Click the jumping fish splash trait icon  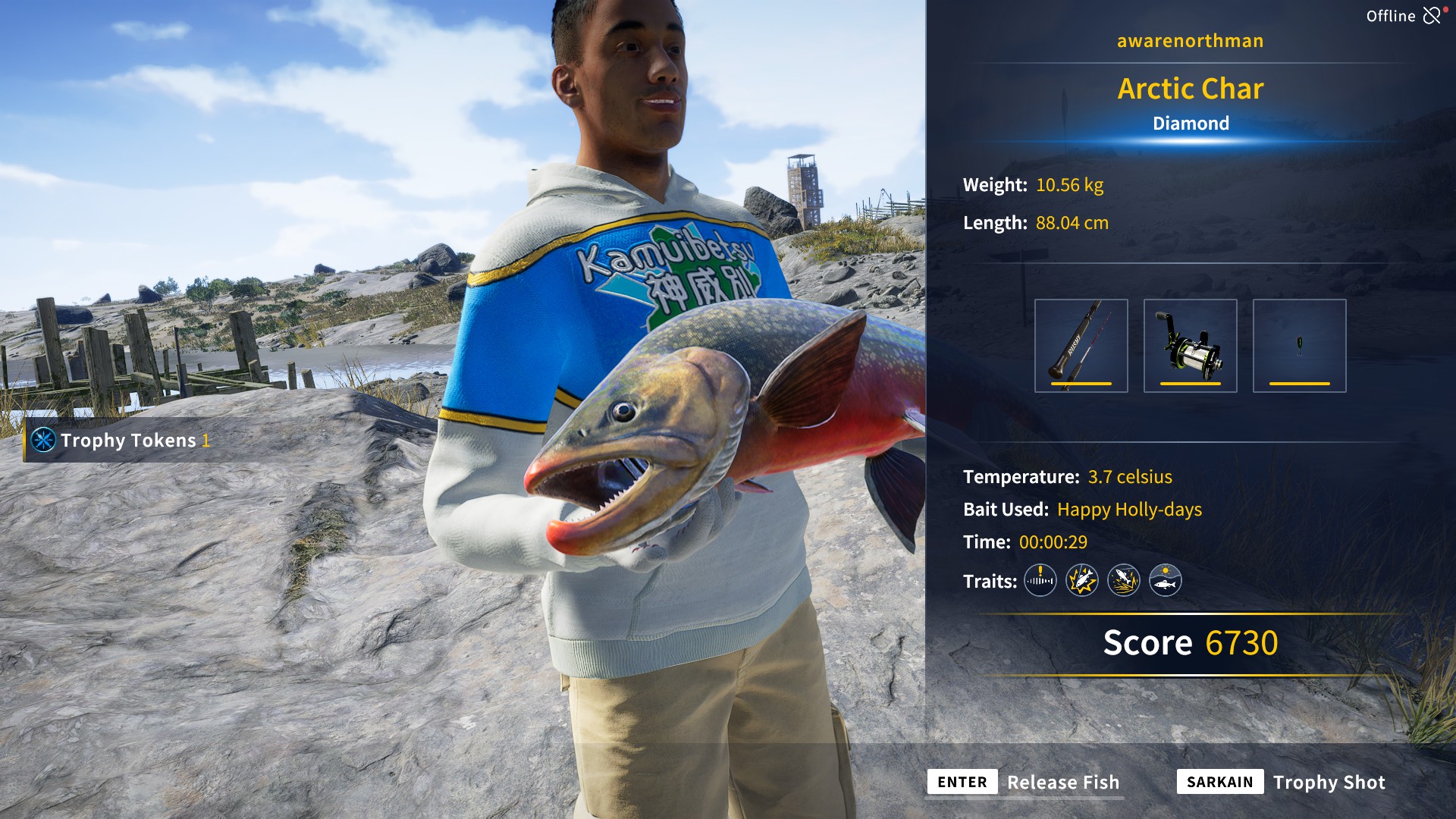[1125, 581]
